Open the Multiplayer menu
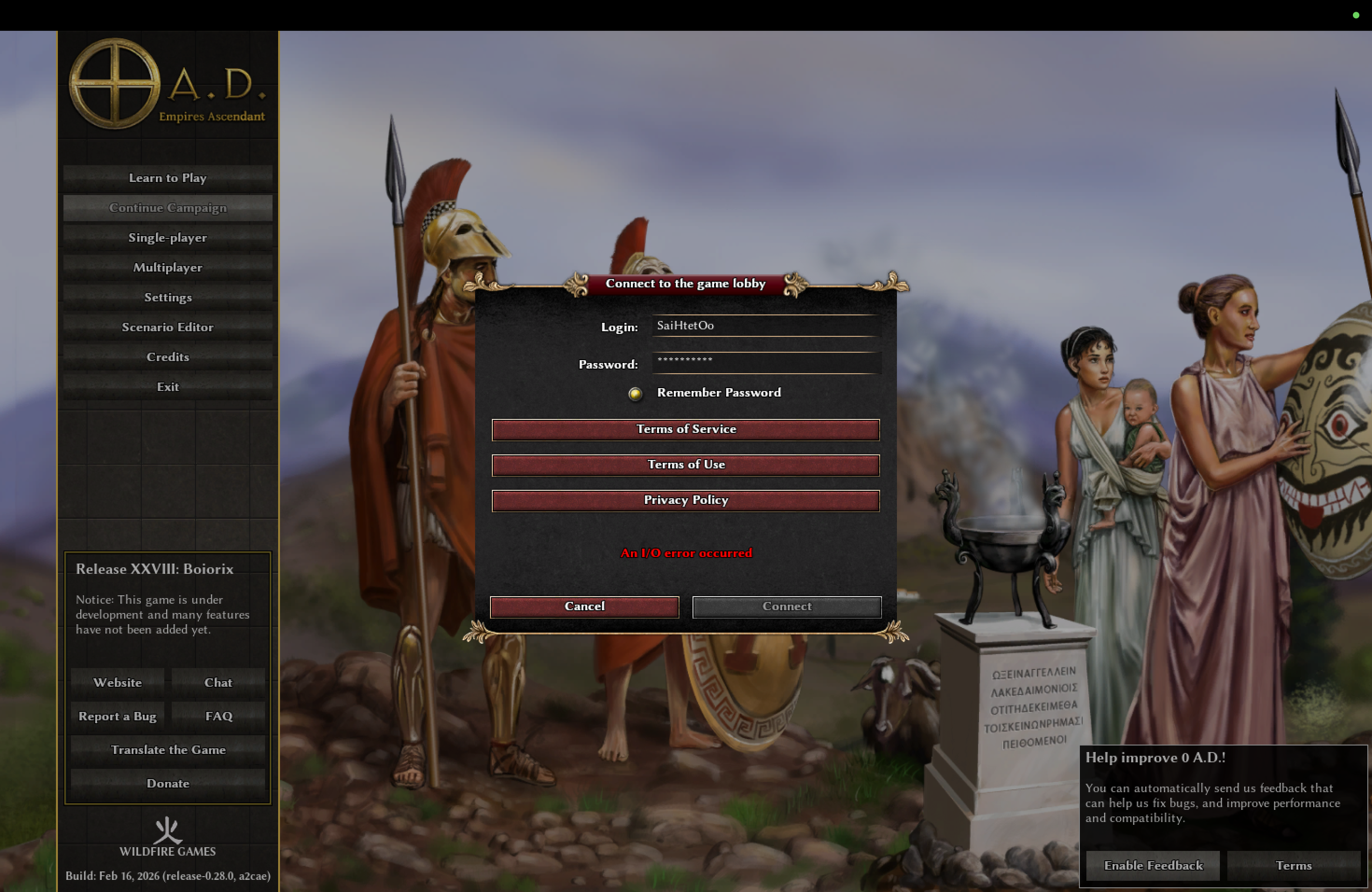The image size is (1372, 892). 168,267
